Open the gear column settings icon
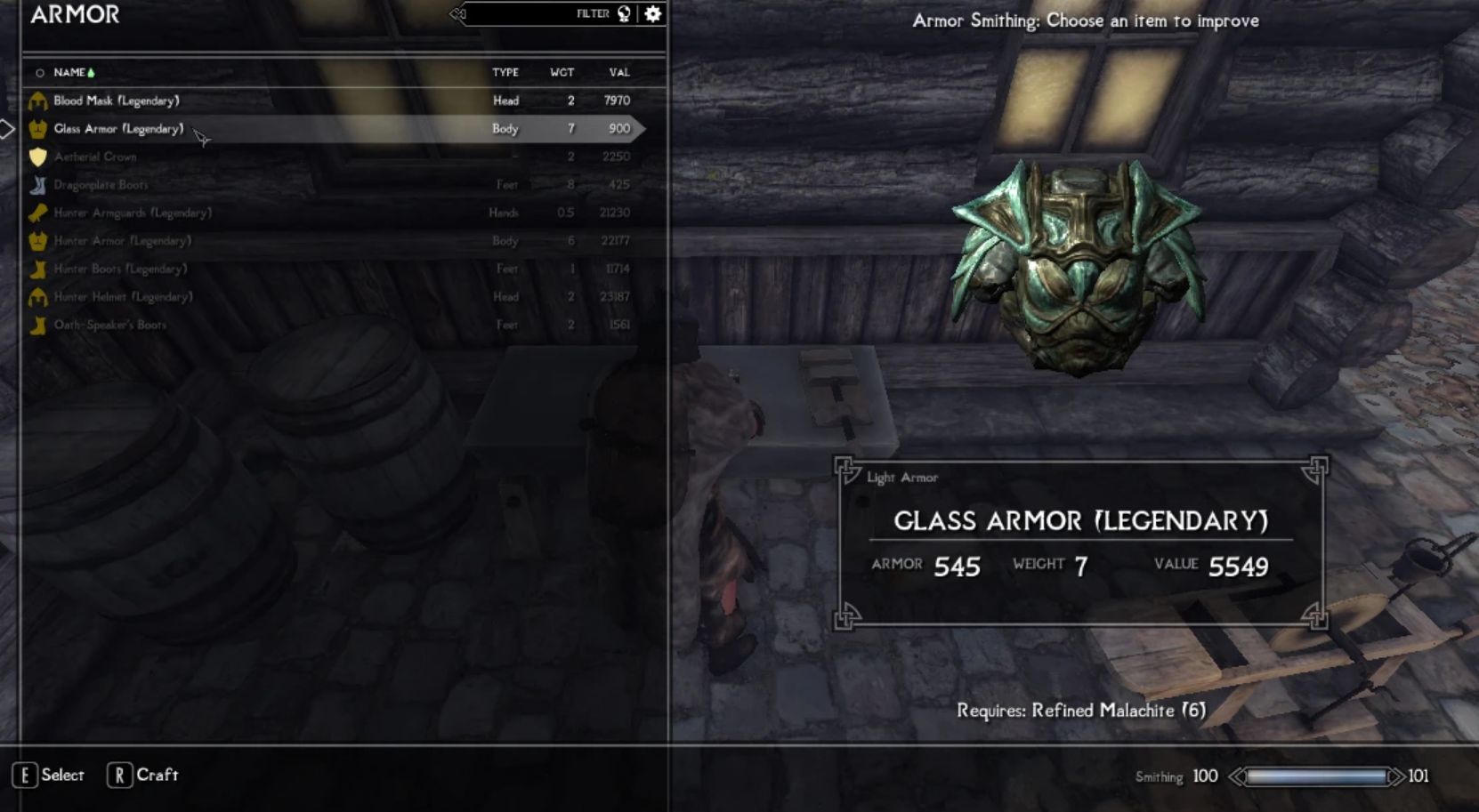The image size is (1479, 812). [x=653, y=13]
